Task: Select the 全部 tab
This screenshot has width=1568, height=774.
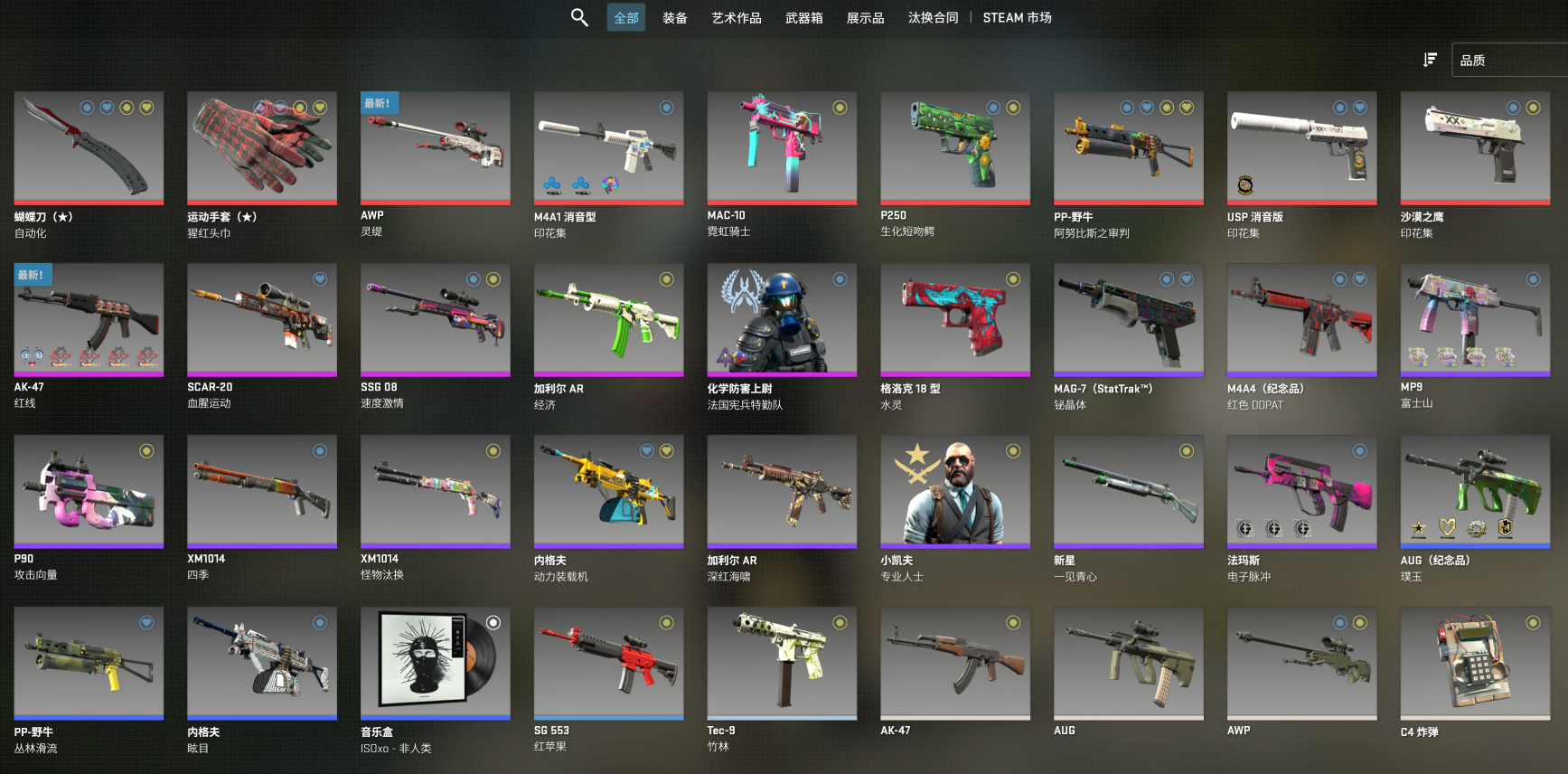Action: [x=626, y=18]
